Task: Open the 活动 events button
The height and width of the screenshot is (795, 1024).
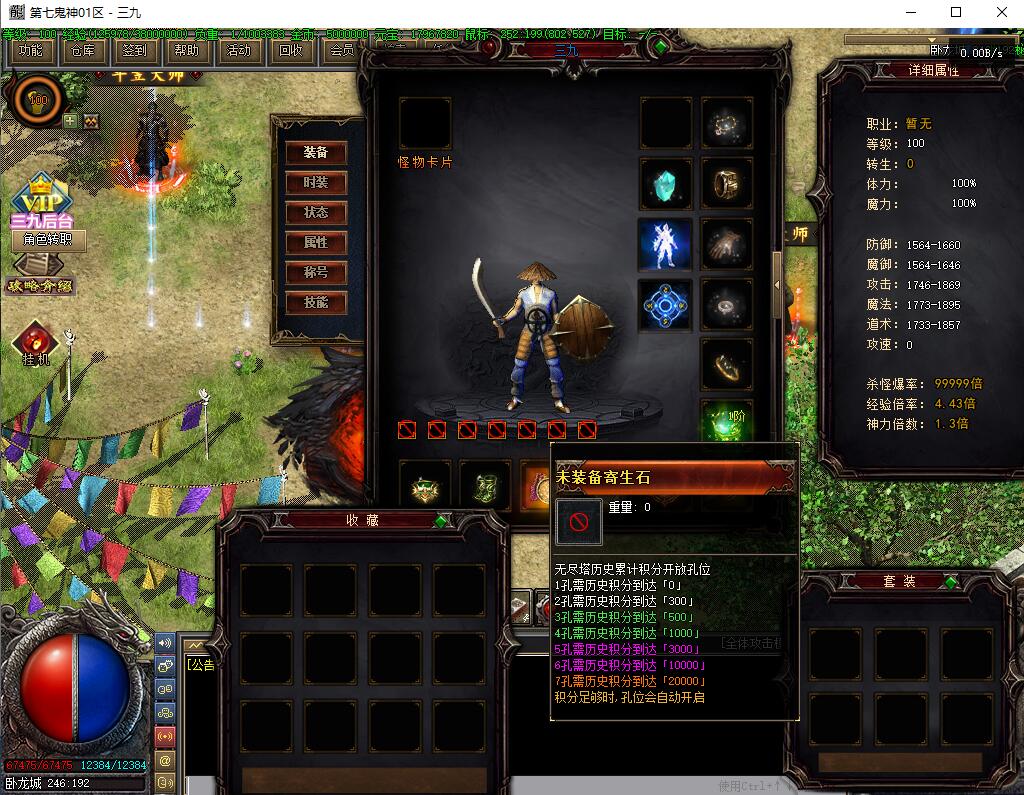Action: coord(238,50)
